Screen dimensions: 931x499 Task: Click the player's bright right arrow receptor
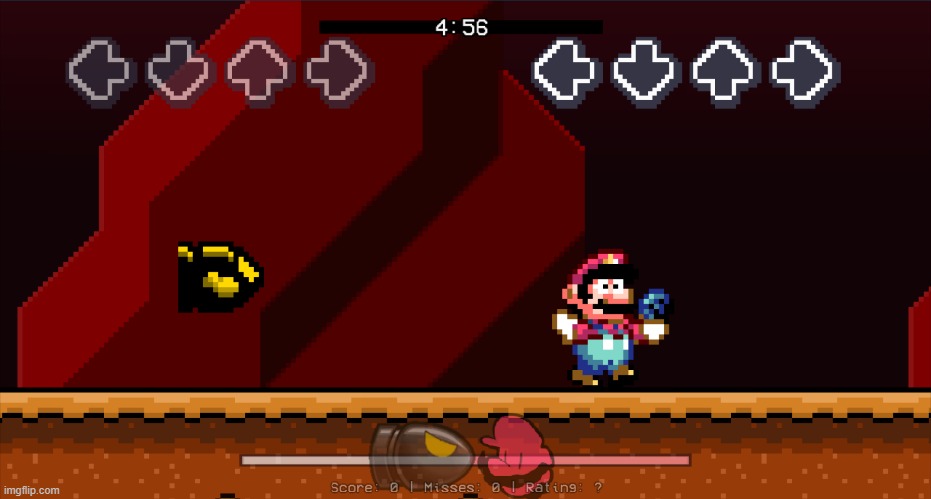click(x=805, y=73)
